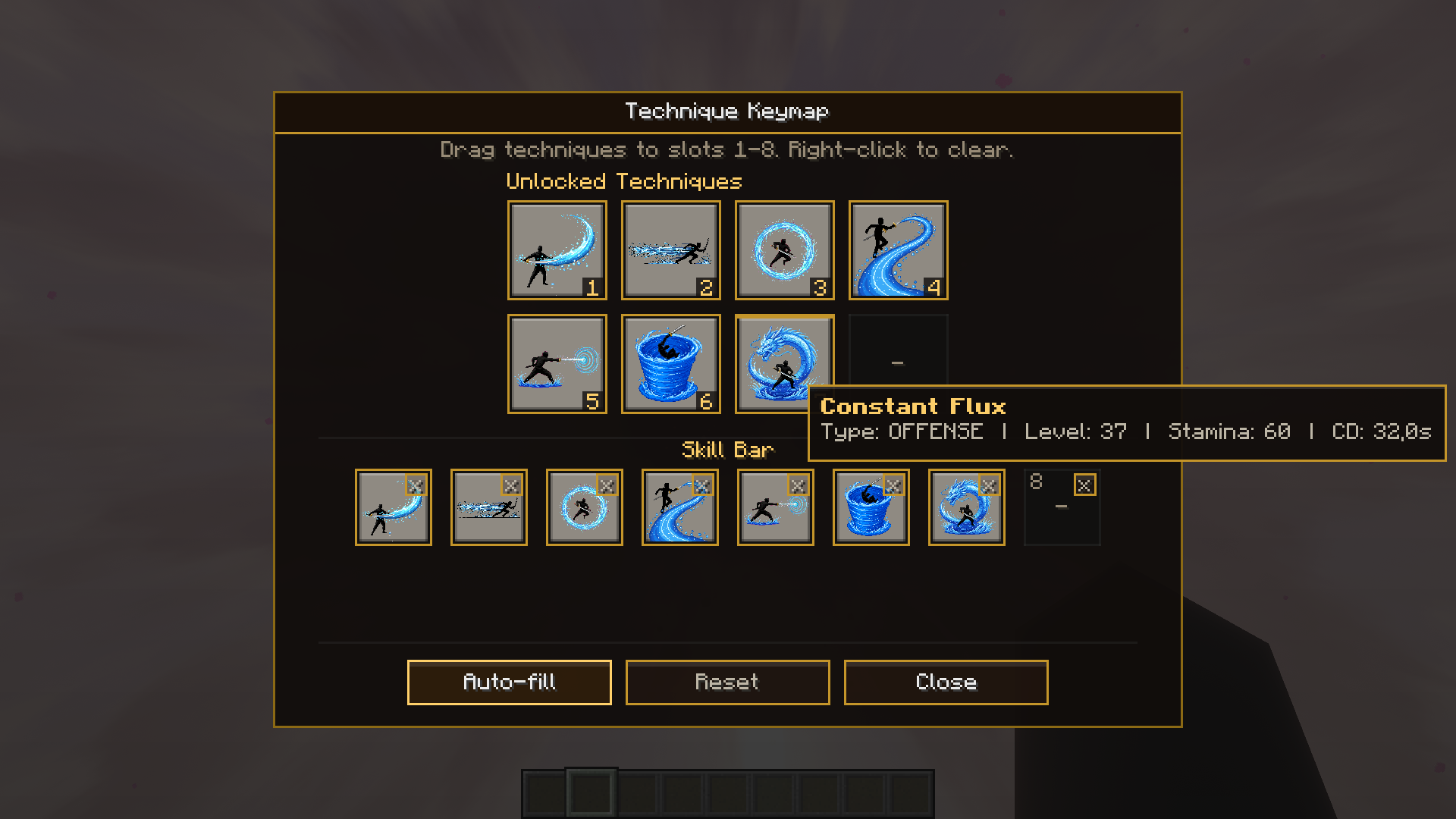The width and height of the screenshot is (1456, 819).
Task: Select unlocked technique 4, the rising wave
Action: (x=898, y=249)
